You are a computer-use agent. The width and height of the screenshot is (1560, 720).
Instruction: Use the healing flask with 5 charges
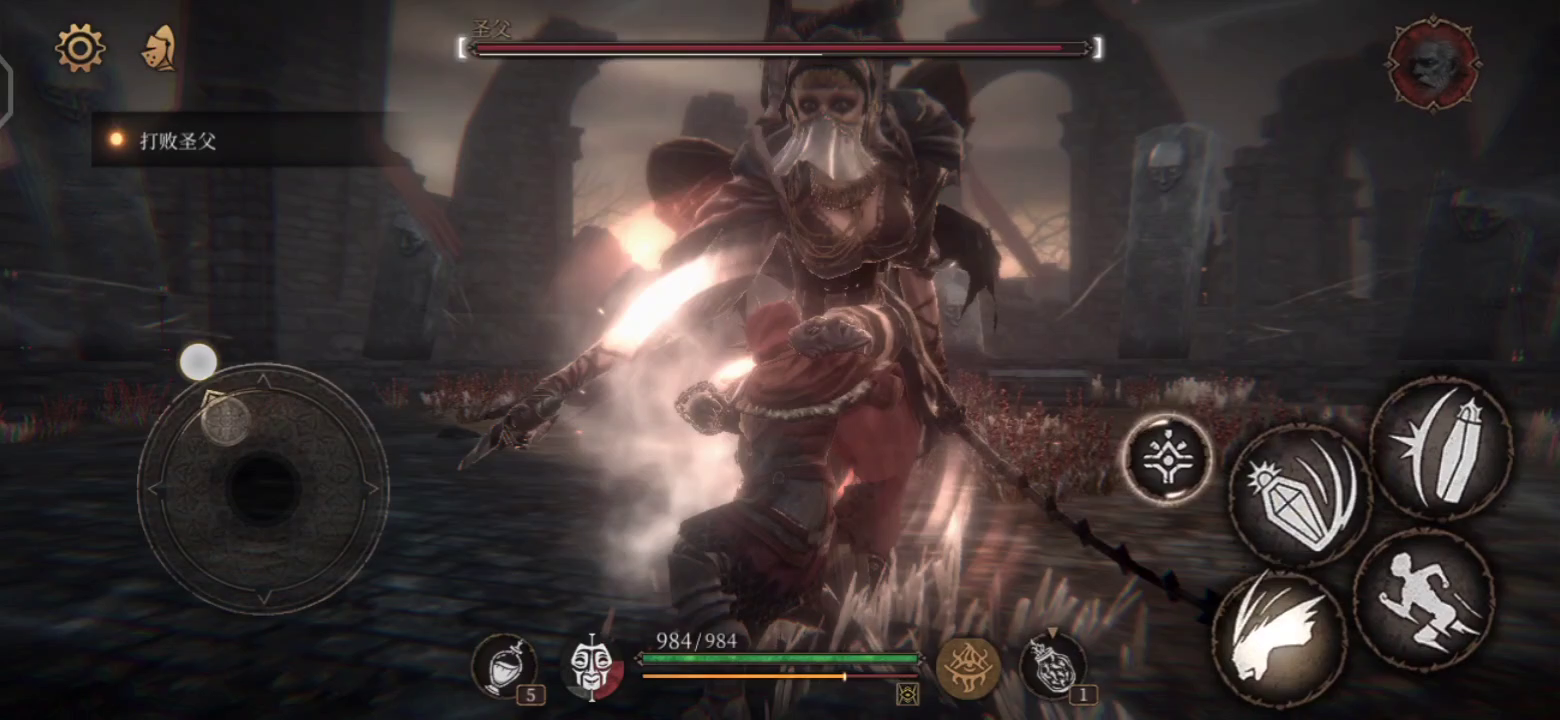(505, 666)
